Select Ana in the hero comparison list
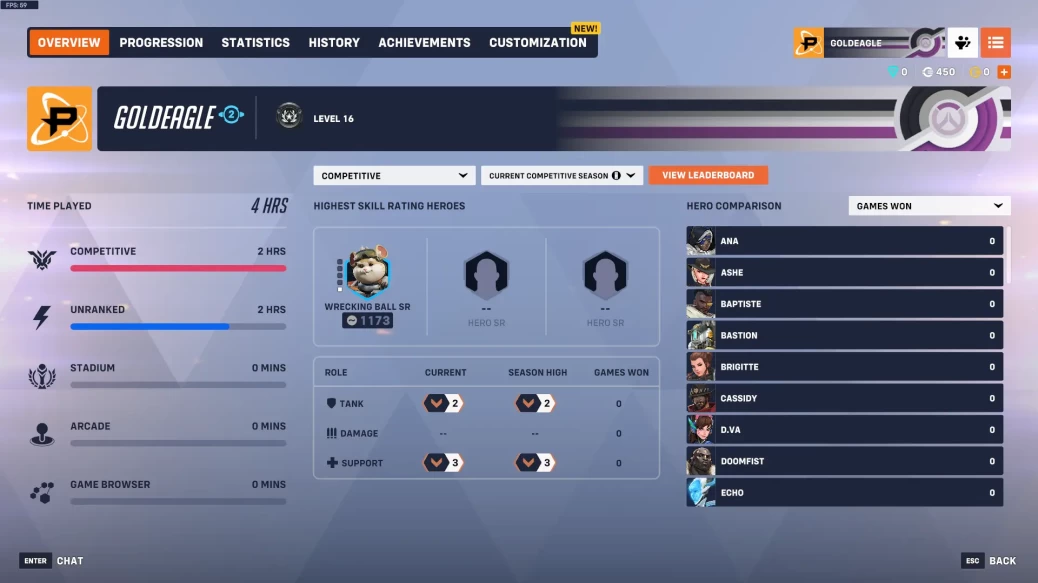The height and width of the screenshot is (583, 1038). [x=844, y=241]
